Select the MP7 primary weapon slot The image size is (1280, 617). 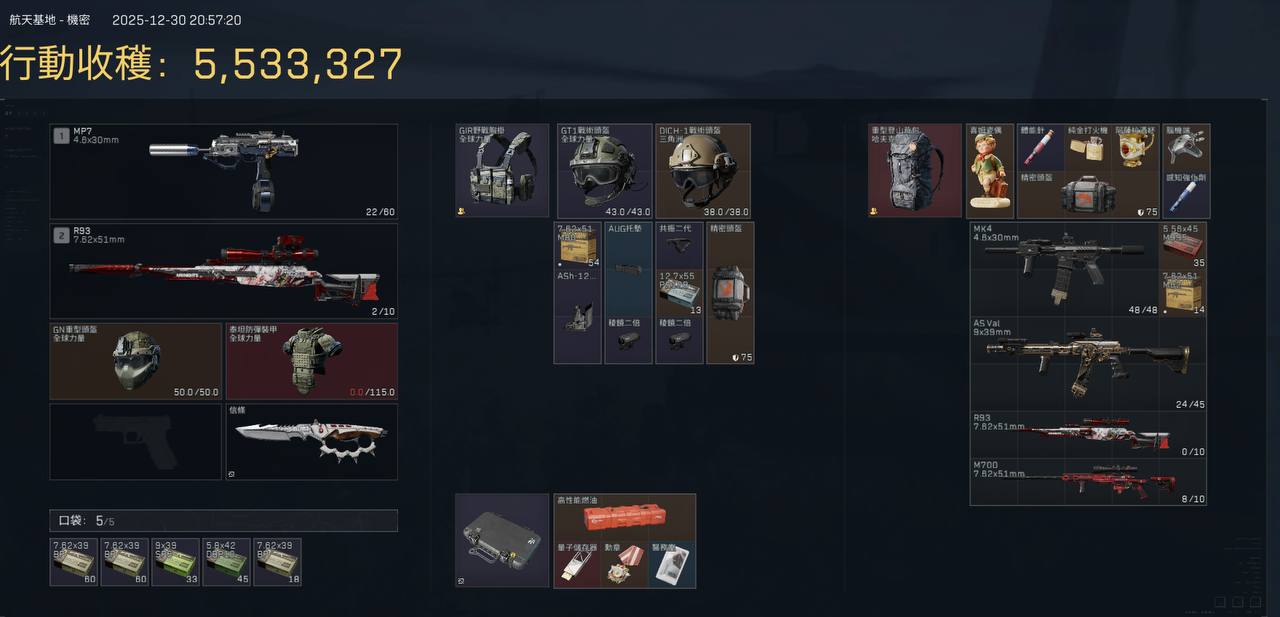coord(223,171)
